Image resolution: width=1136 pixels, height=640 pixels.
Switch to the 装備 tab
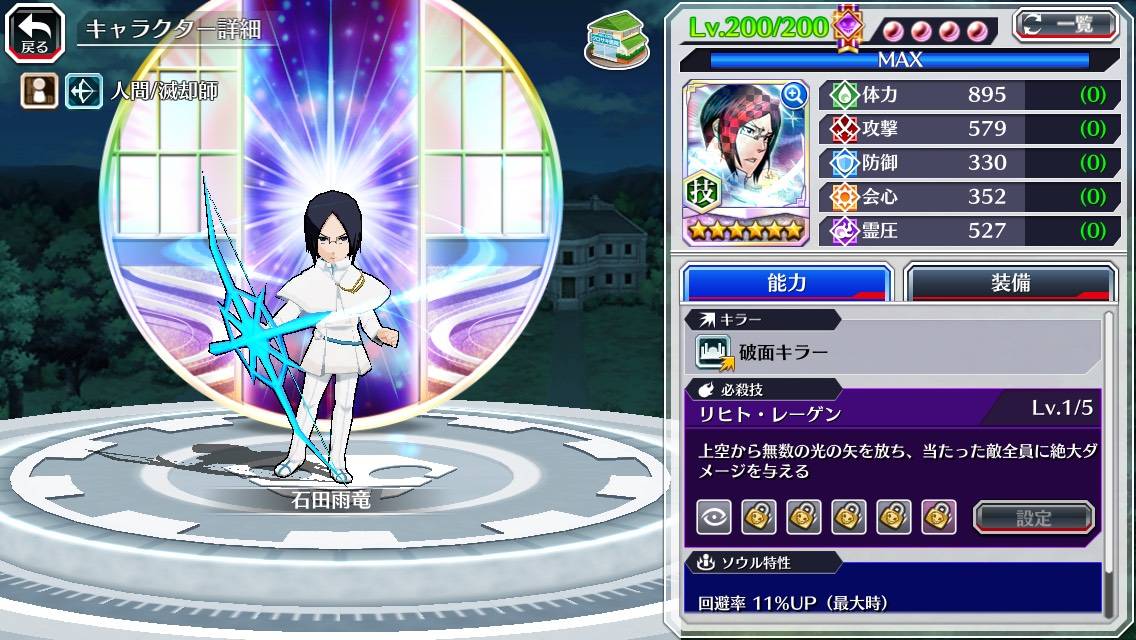click(x=1010, y=283)
